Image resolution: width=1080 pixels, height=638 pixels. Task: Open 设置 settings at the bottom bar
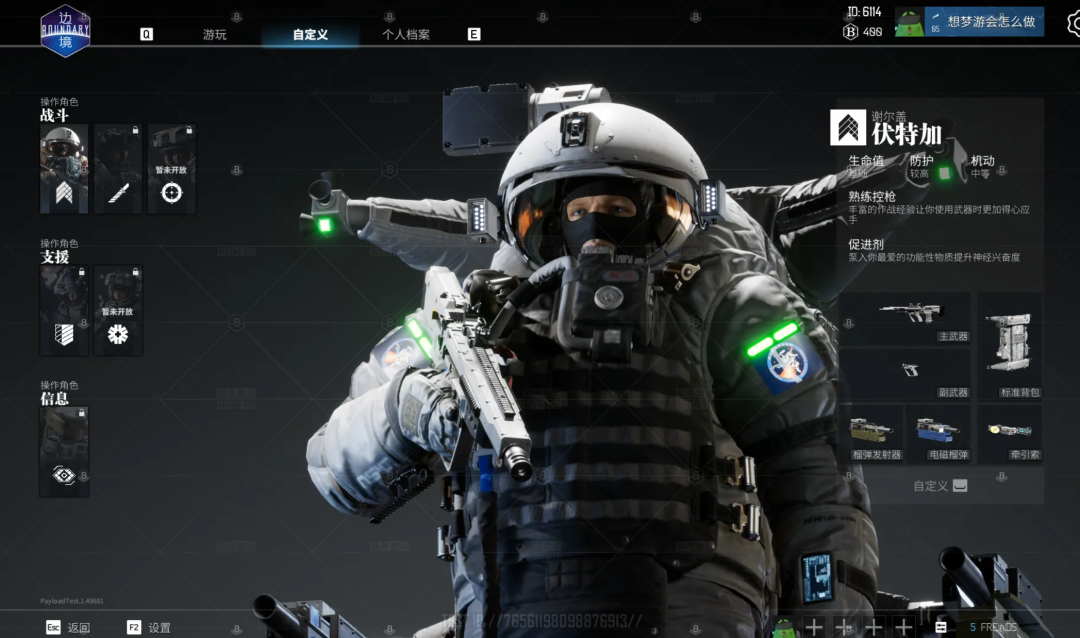click(x=149, y=627)
